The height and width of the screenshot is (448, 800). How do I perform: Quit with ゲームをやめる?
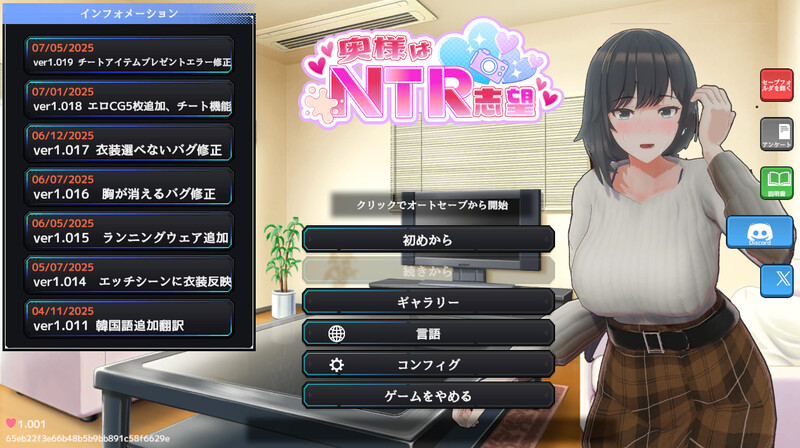tap(428, 396)
